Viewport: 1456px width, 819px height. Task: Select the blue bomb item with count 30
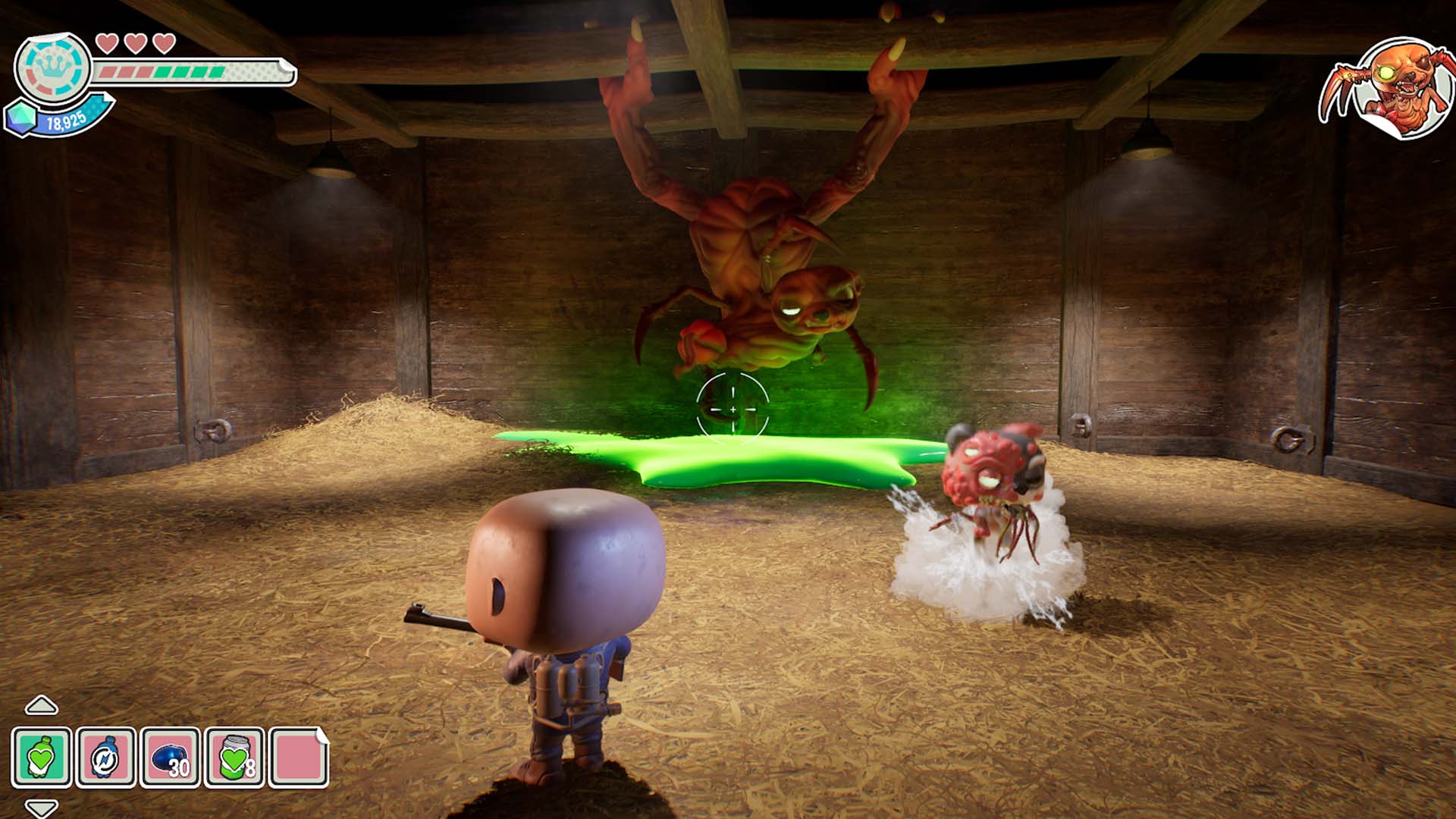[x=168, y=755]
